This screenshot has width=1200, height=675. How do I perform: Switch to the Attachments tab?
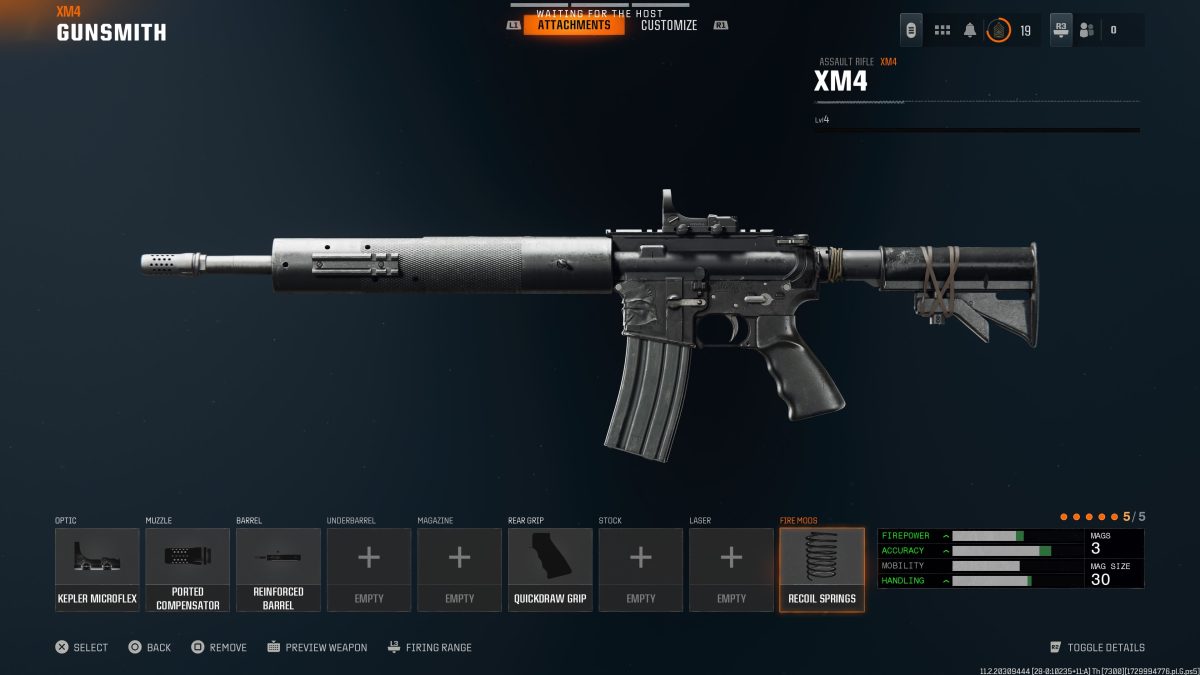[x=573, y=25]
